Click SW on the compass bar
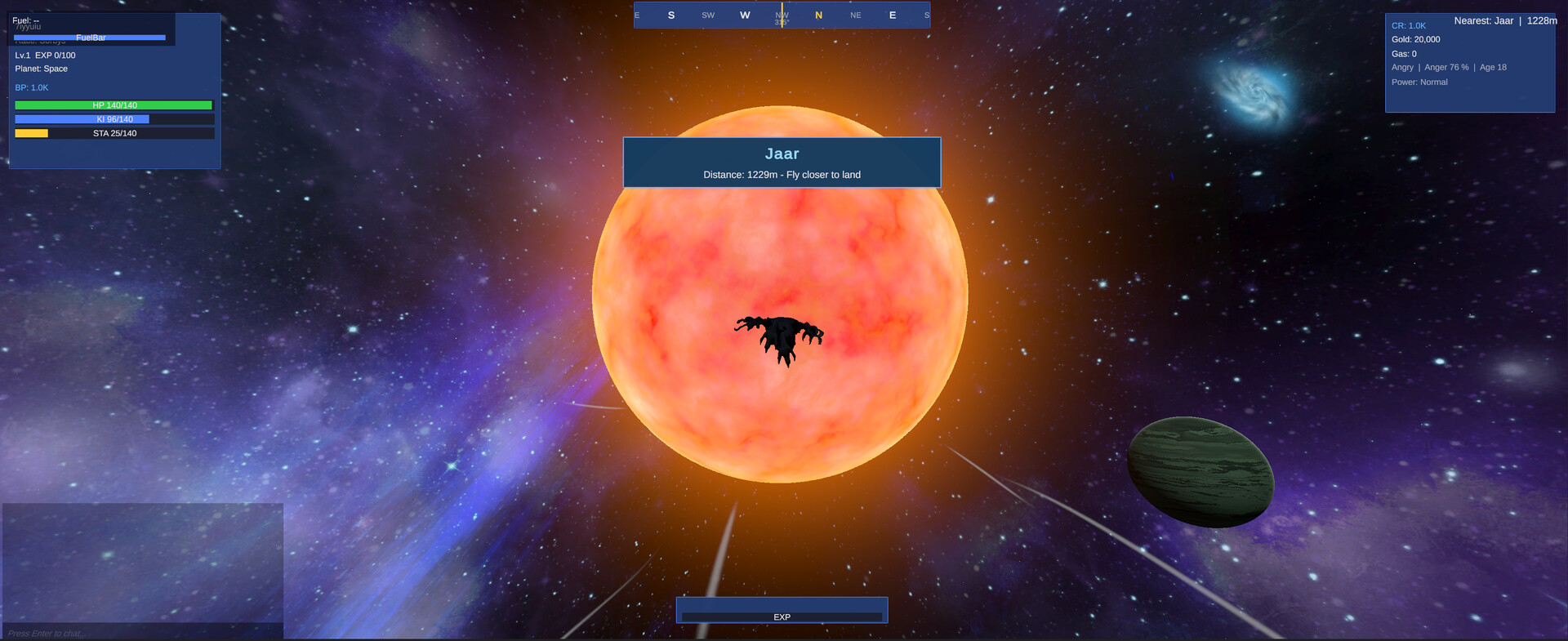1568x641 pixels. point(707,15)
